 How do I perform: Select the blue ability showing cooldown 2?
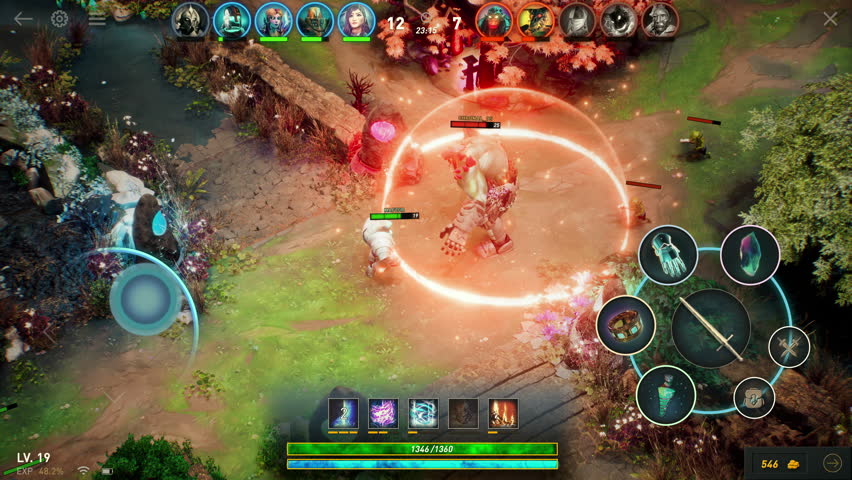343,412
